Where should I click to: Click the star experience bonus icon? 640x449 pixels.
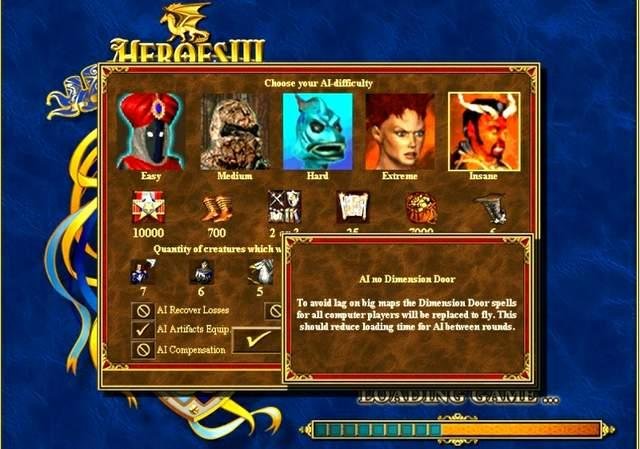[148, 208]
